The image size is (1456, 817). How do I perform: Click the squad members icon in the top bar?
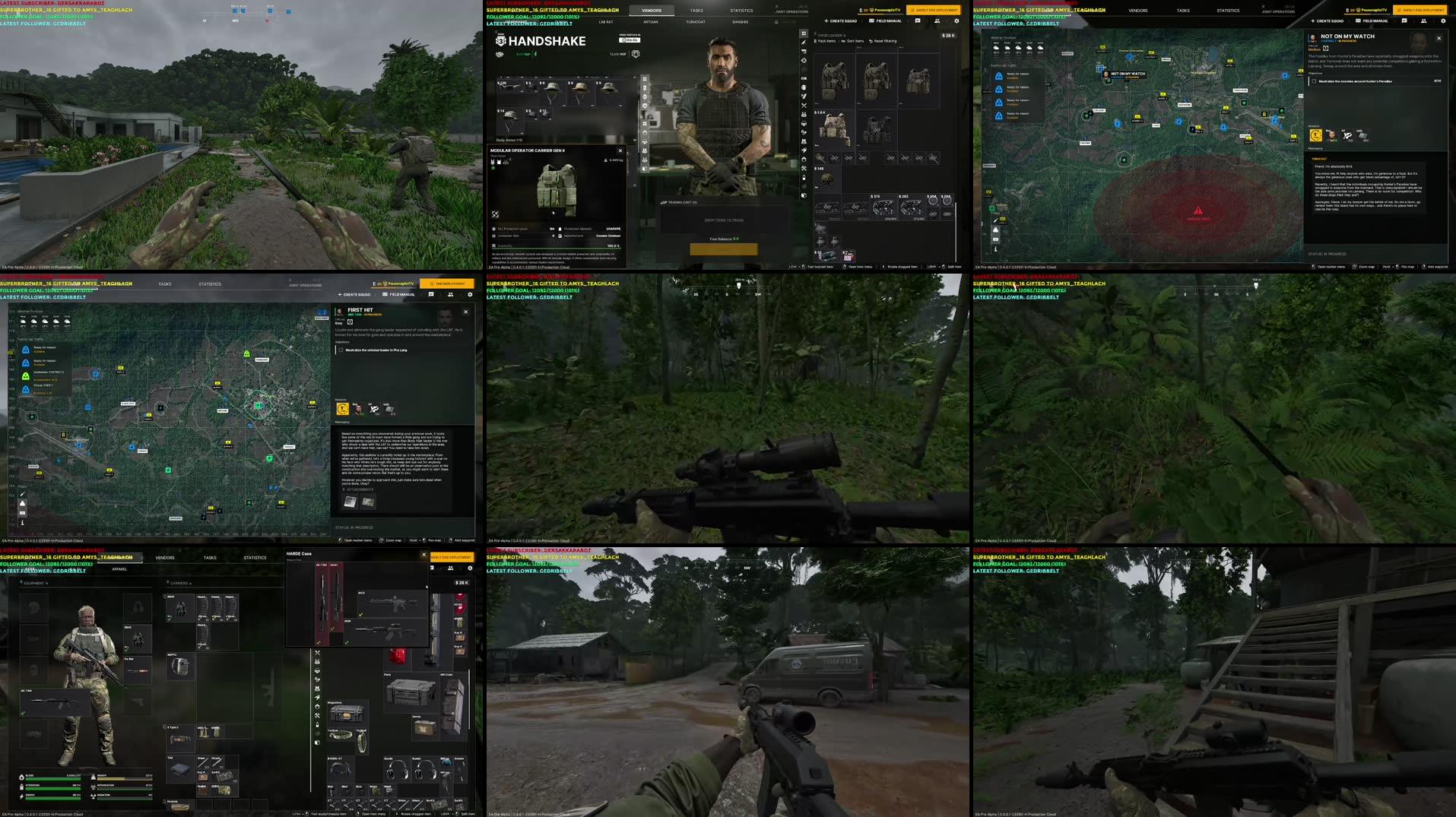tap(937, 21)
